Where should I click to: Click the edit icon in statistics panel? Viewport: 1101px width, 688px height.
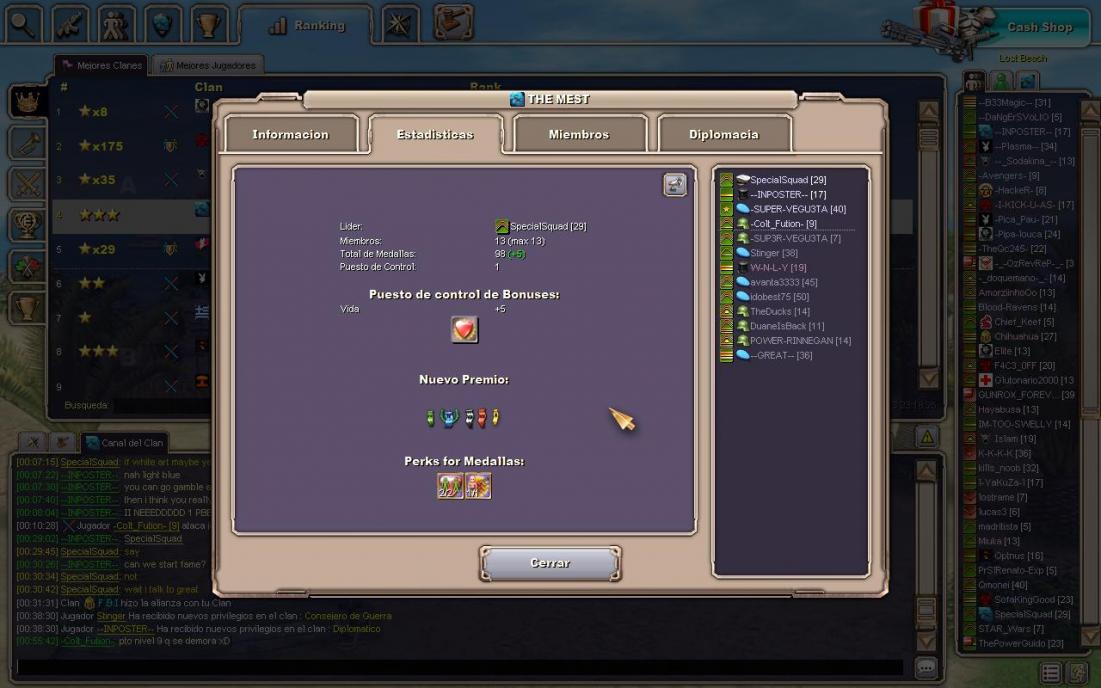click(675, 184)
